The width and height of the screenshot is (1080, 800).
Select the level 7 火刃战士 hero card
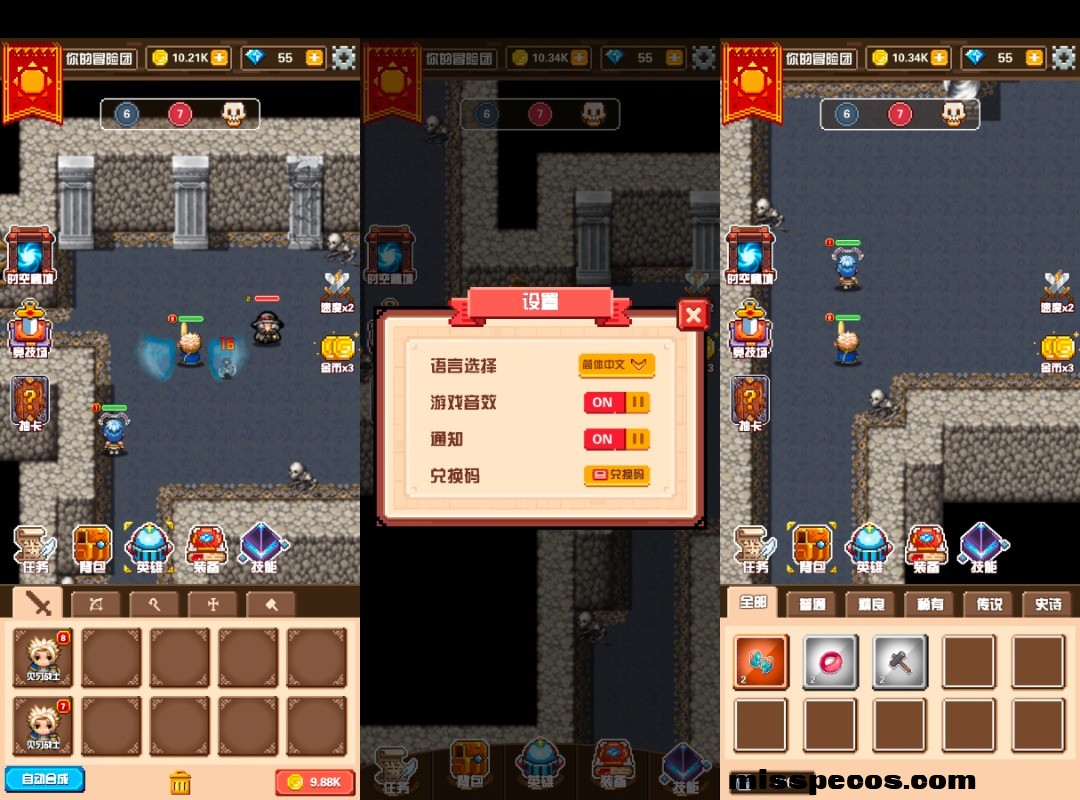click(x=43, y=725)
